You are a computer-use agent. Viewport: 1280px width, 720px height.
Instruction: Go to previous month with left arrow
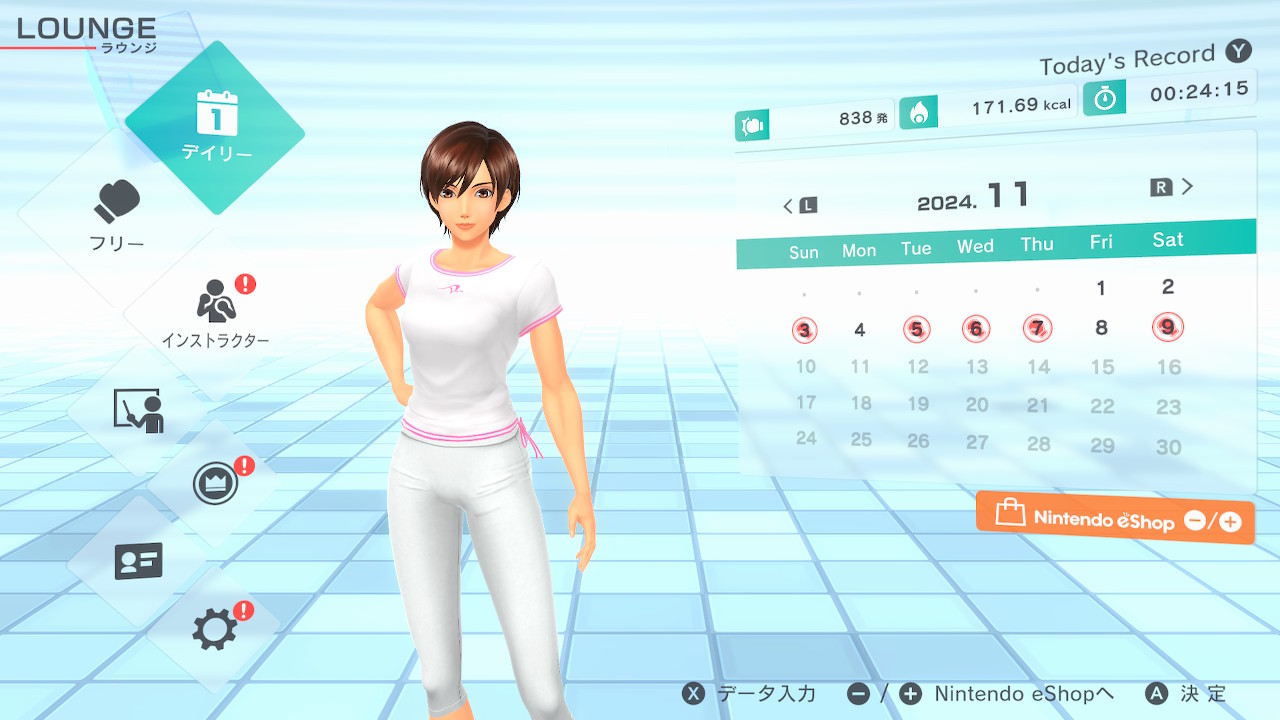[799, 206]
